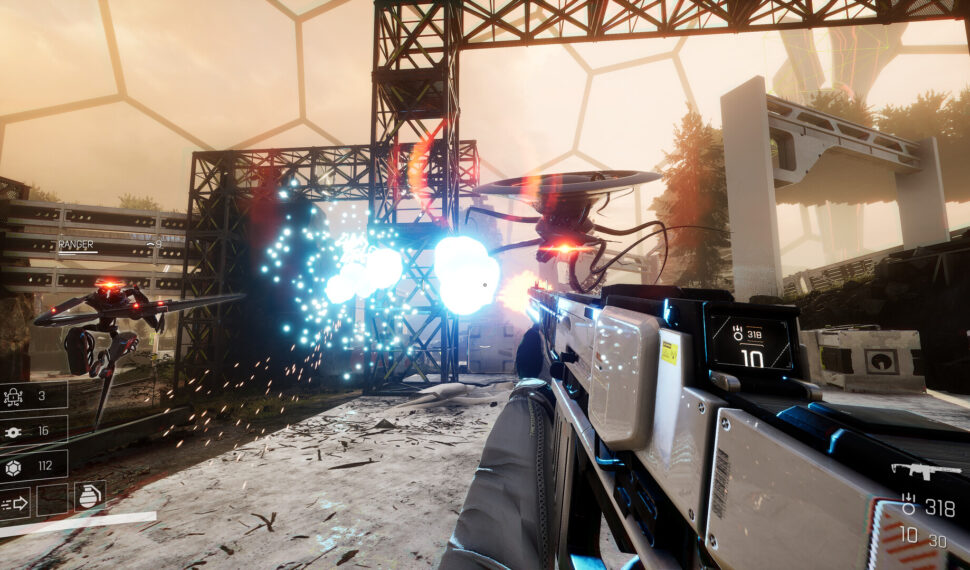Viewport: 970px width, 570px height.
Task: Click the padlock circuit resource icon
Action: pos(15,397)
